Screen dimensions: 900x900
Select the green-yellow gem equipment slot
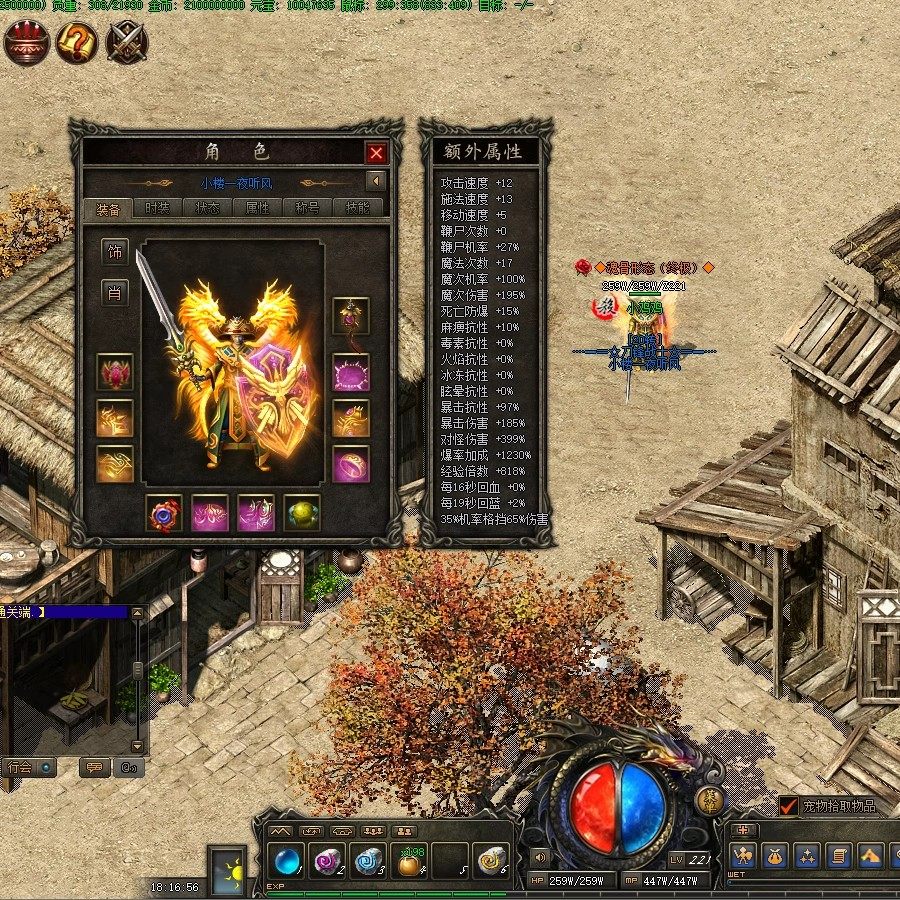[302, 512]
